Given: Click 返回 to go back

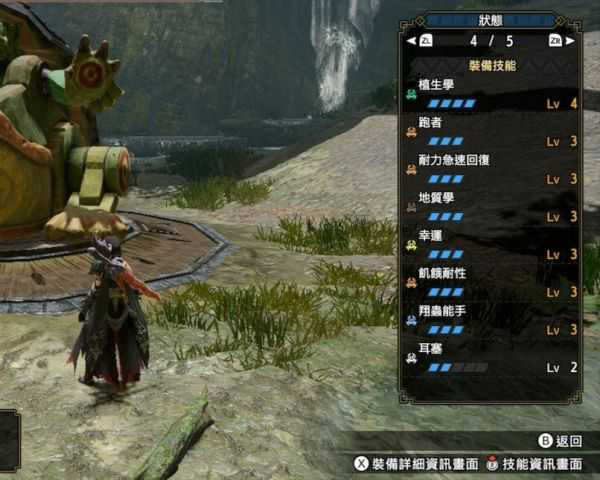Looking at the screenshot, I should click(561, 441).
